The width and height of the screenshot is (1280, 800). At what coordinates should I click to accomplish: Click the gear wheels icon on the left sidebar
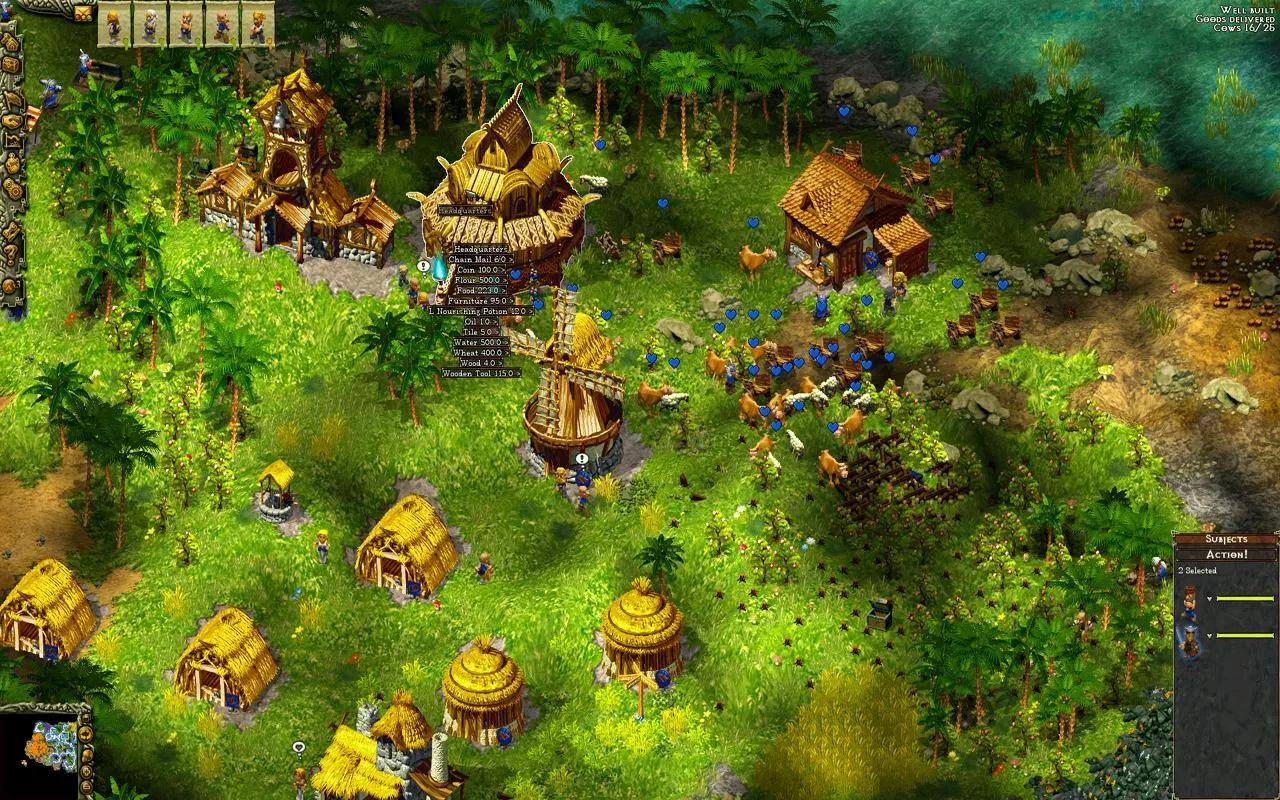tap(14, 187)
